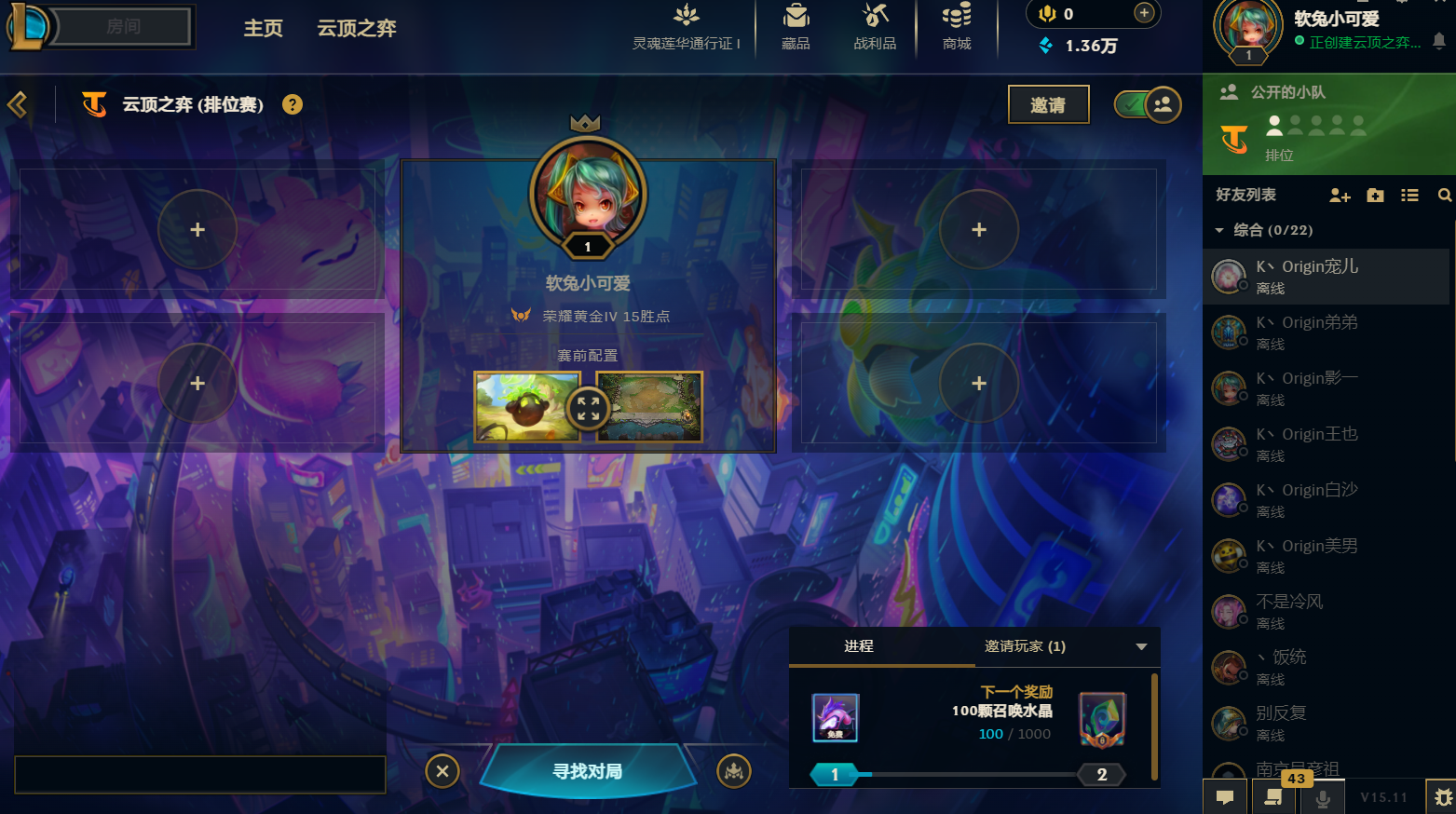
Task: Click the help question mark beside 云顶之弈排位赛
Action: (293, 104)
